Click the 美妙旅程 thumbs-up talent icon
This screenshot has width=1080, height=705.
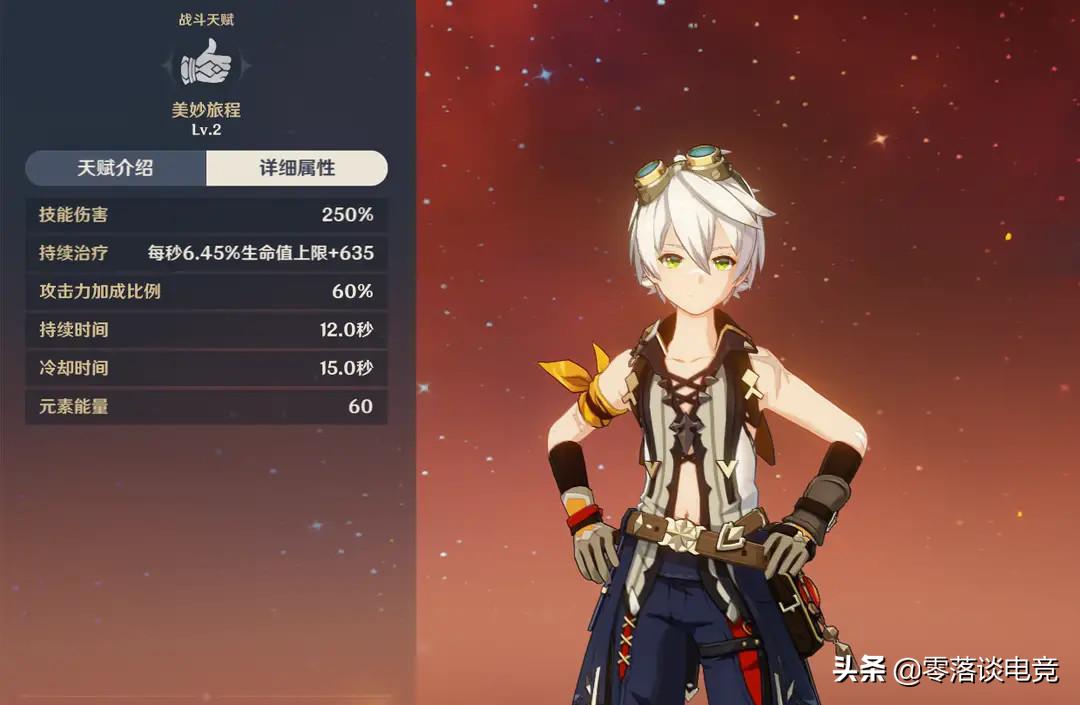coord(206,65)
